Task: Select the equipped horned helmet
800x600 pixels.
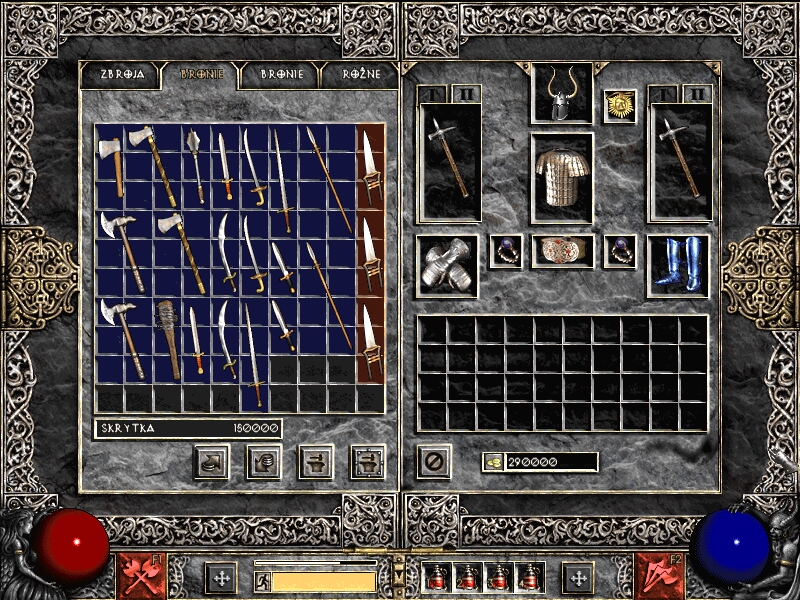Action: 561,94
